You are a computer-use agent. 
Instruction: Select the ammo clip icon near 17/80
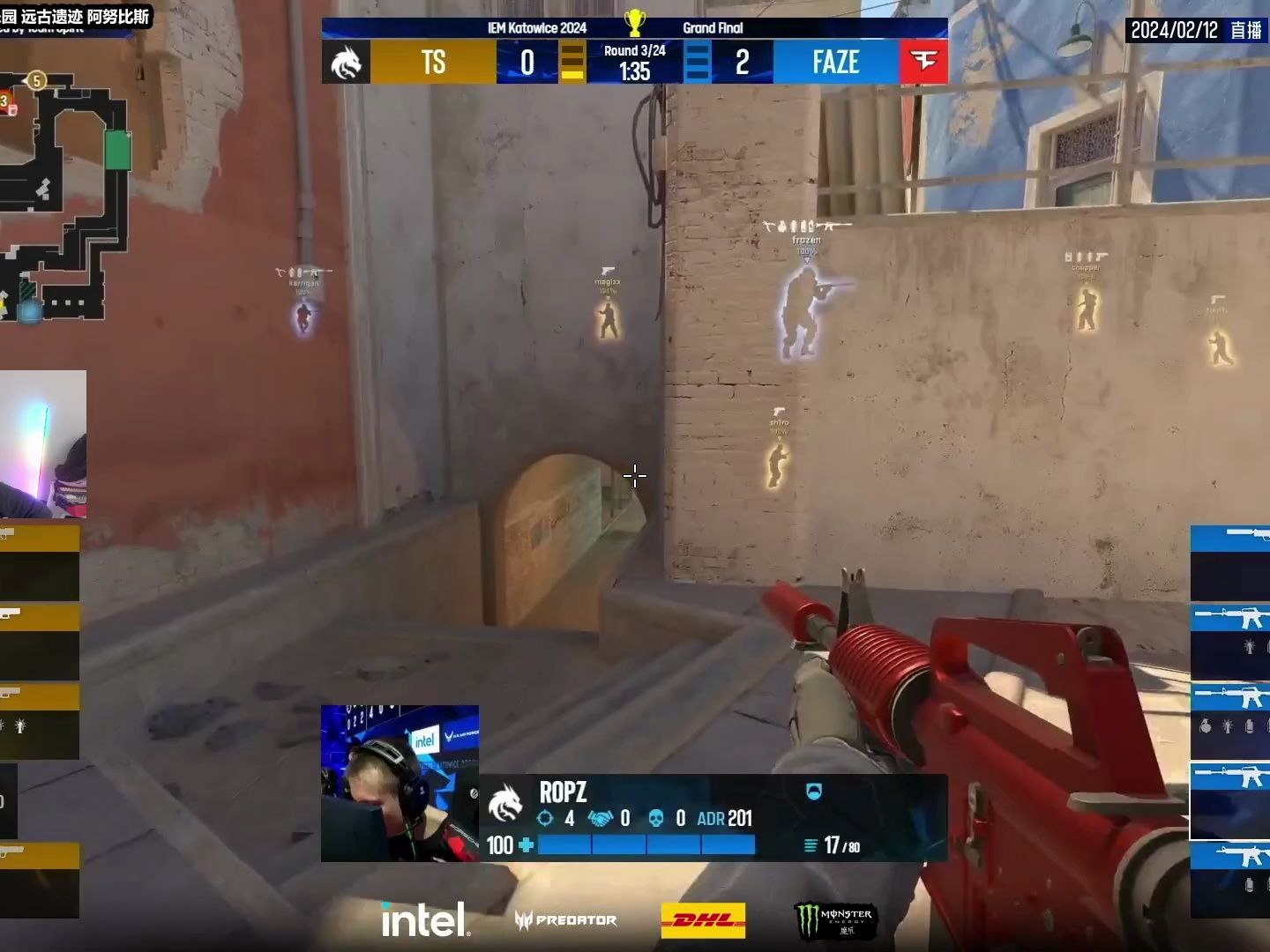pyautogui.click(x=810, y=845)
